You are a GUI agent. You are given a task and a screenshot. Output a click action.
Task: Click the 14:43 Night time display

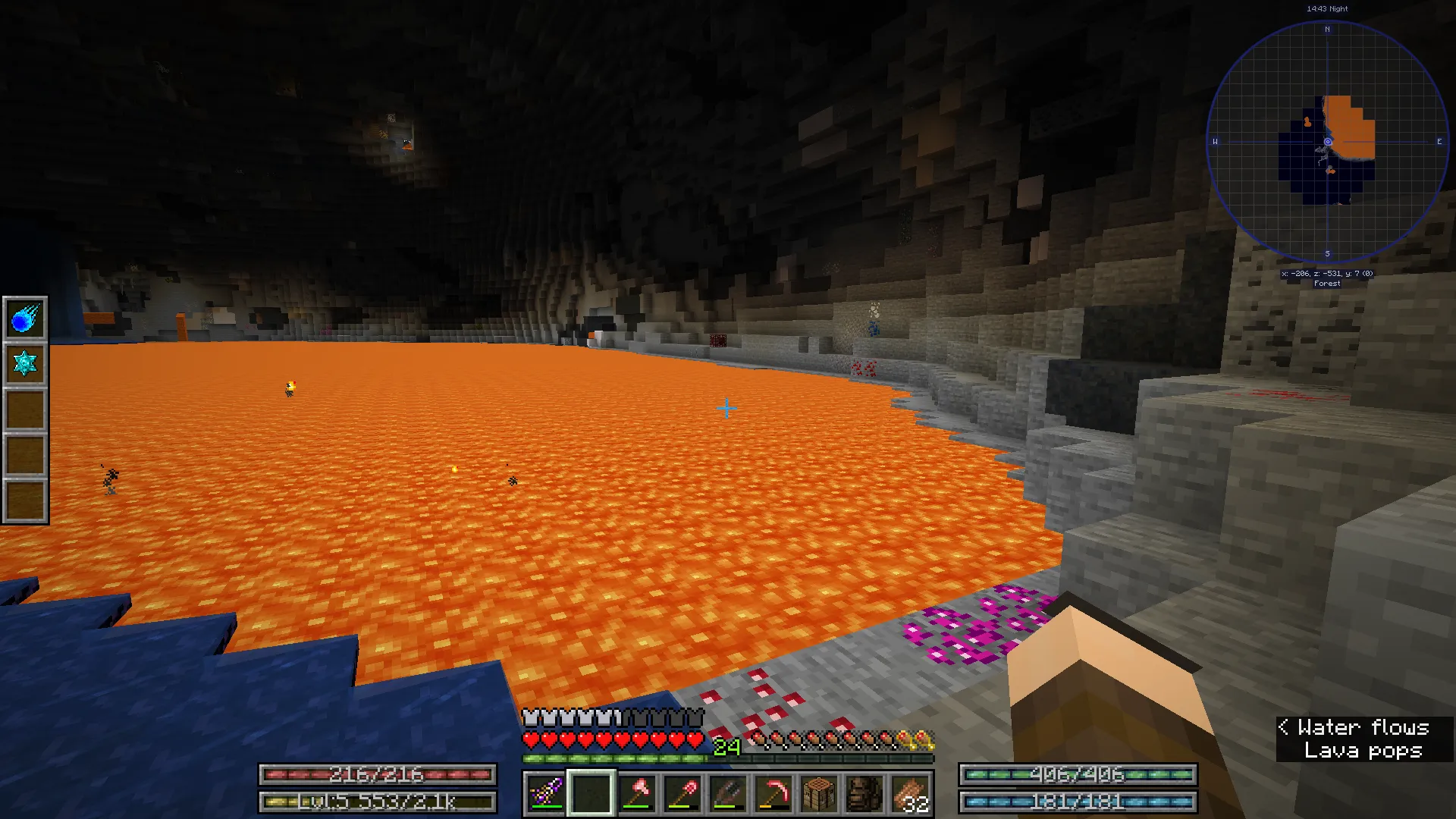click(x=1326, y=8)
